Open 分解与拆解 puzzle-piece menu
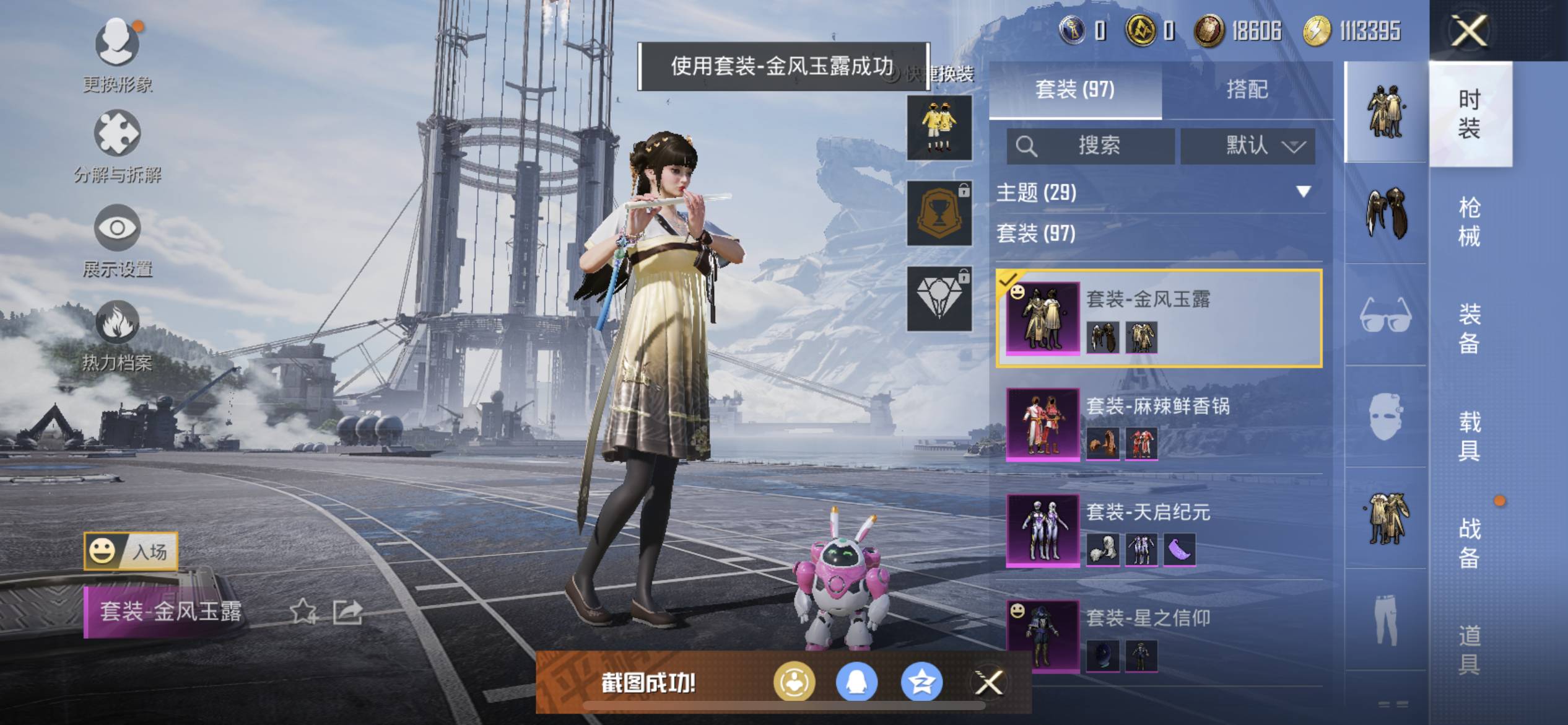Screen dimensions: 1568x725 coord(117,146)
